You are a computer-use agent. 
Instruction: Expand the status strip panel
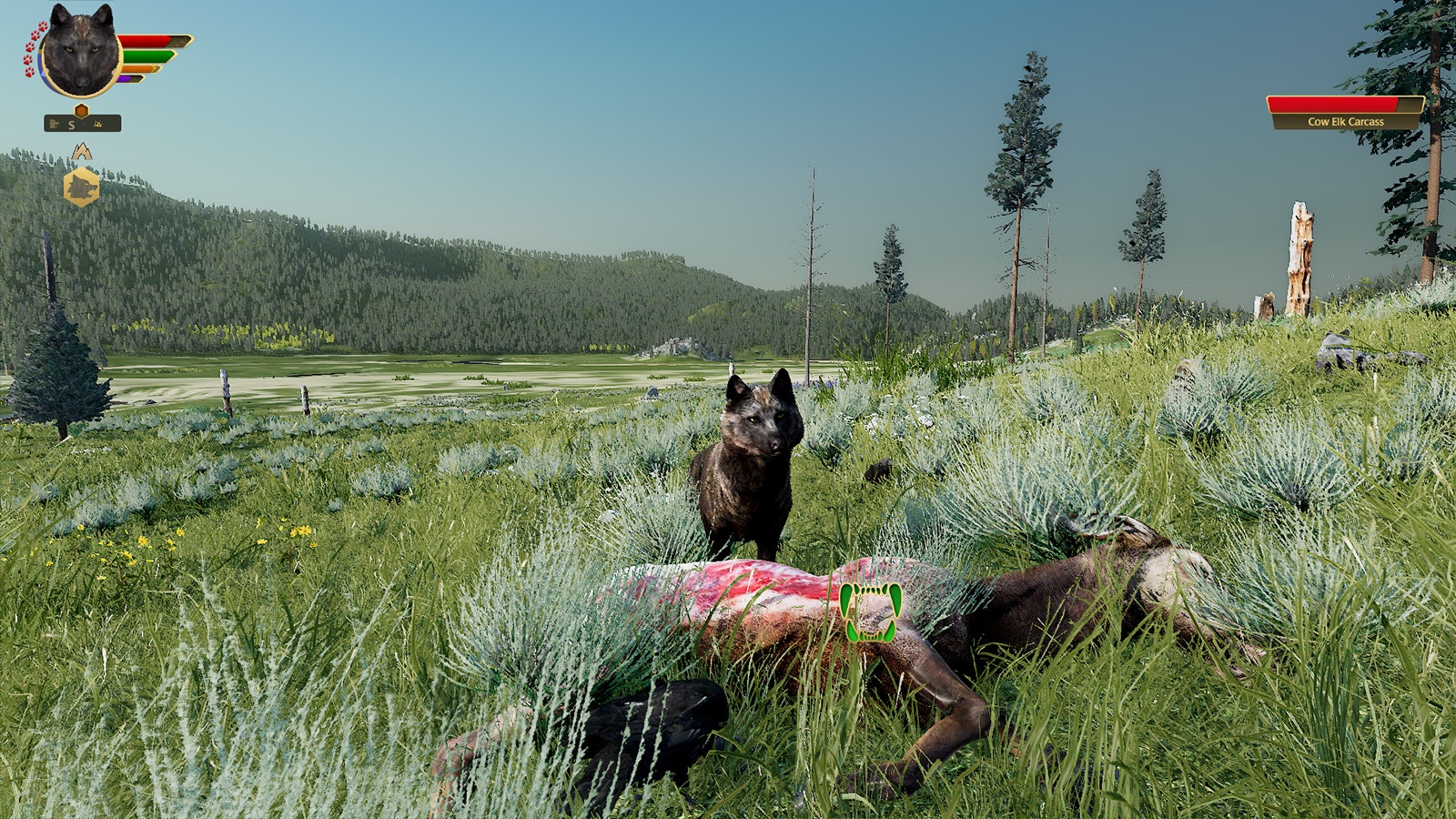tap(82, 124)
